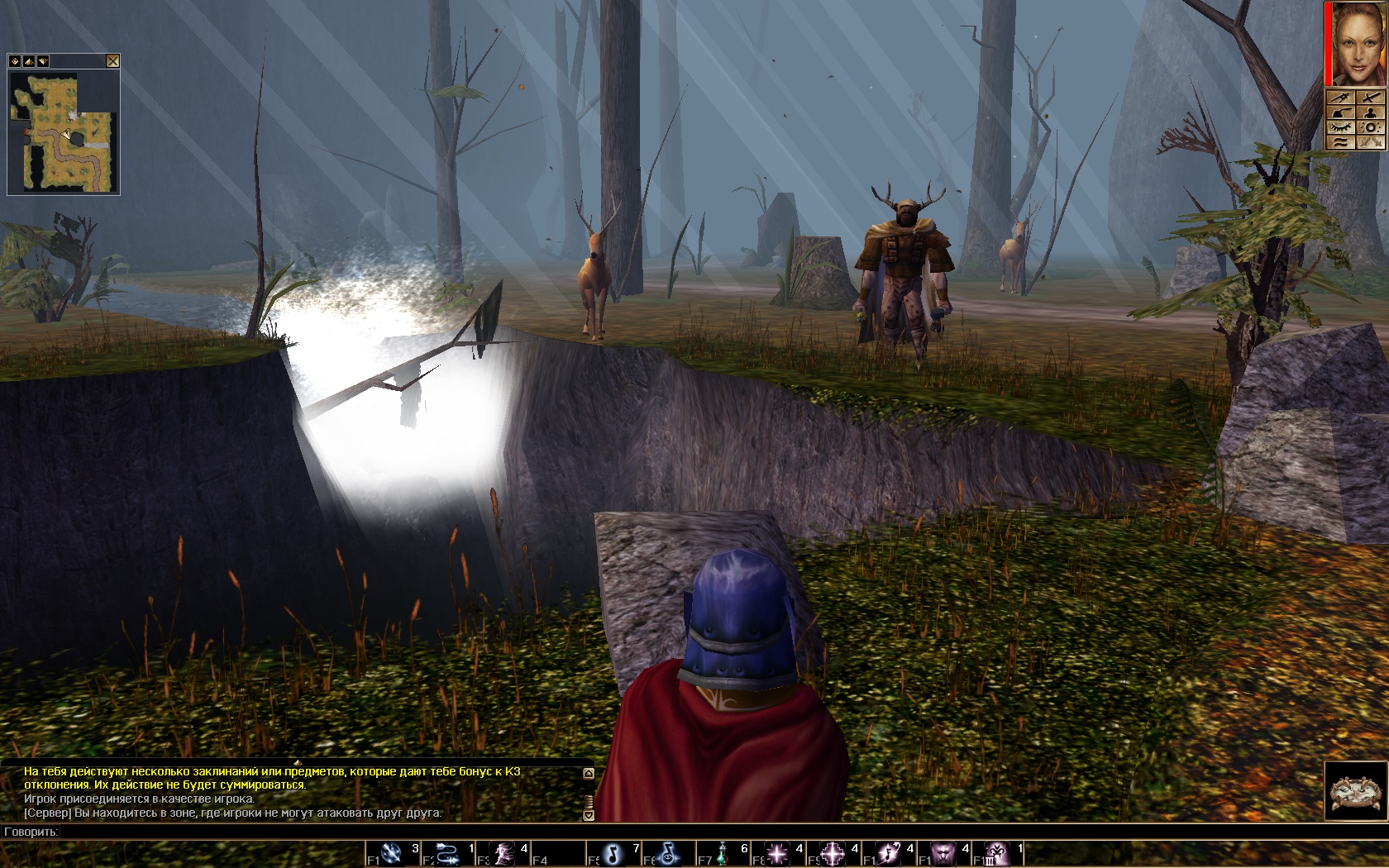
Task: Click the hammer tool icon under the portrait
Action: 1341,112
